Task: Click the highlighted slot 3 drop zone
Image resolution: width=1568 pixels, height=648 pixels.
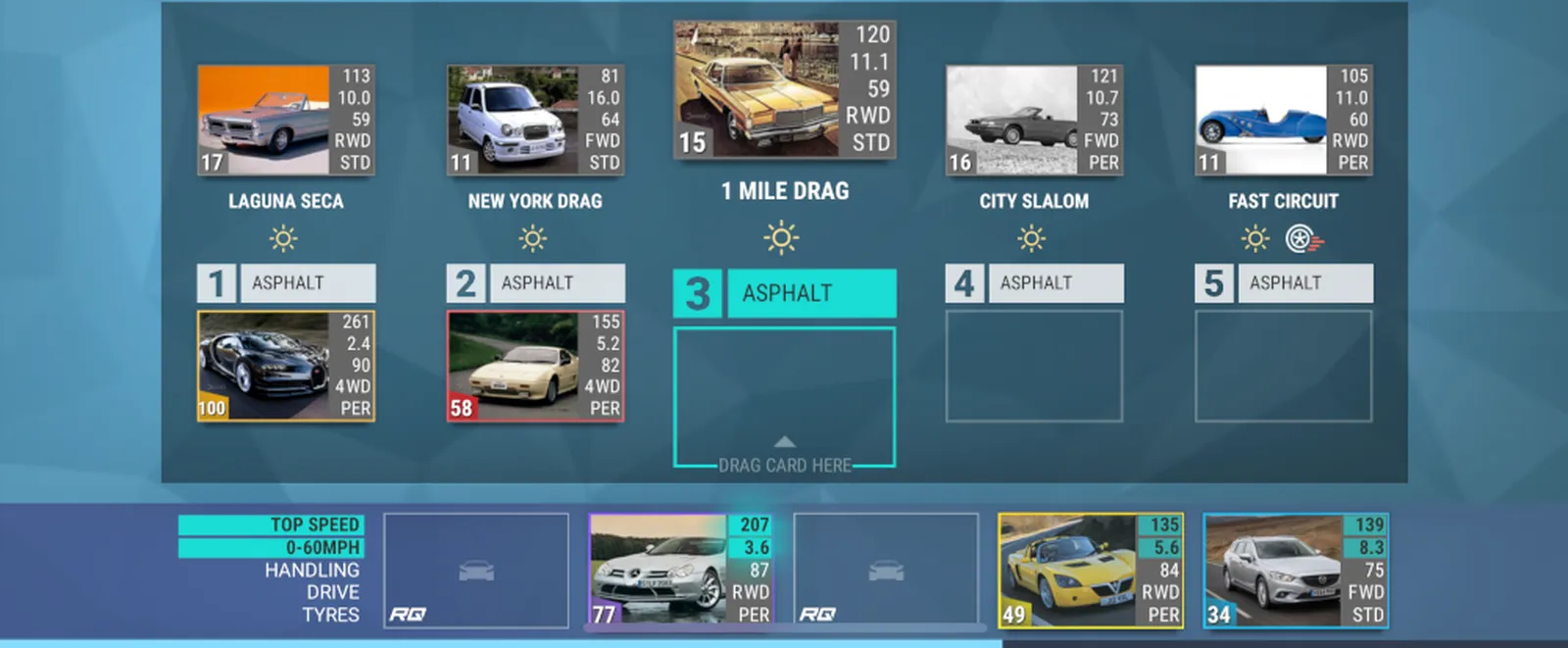Action: 784,397
